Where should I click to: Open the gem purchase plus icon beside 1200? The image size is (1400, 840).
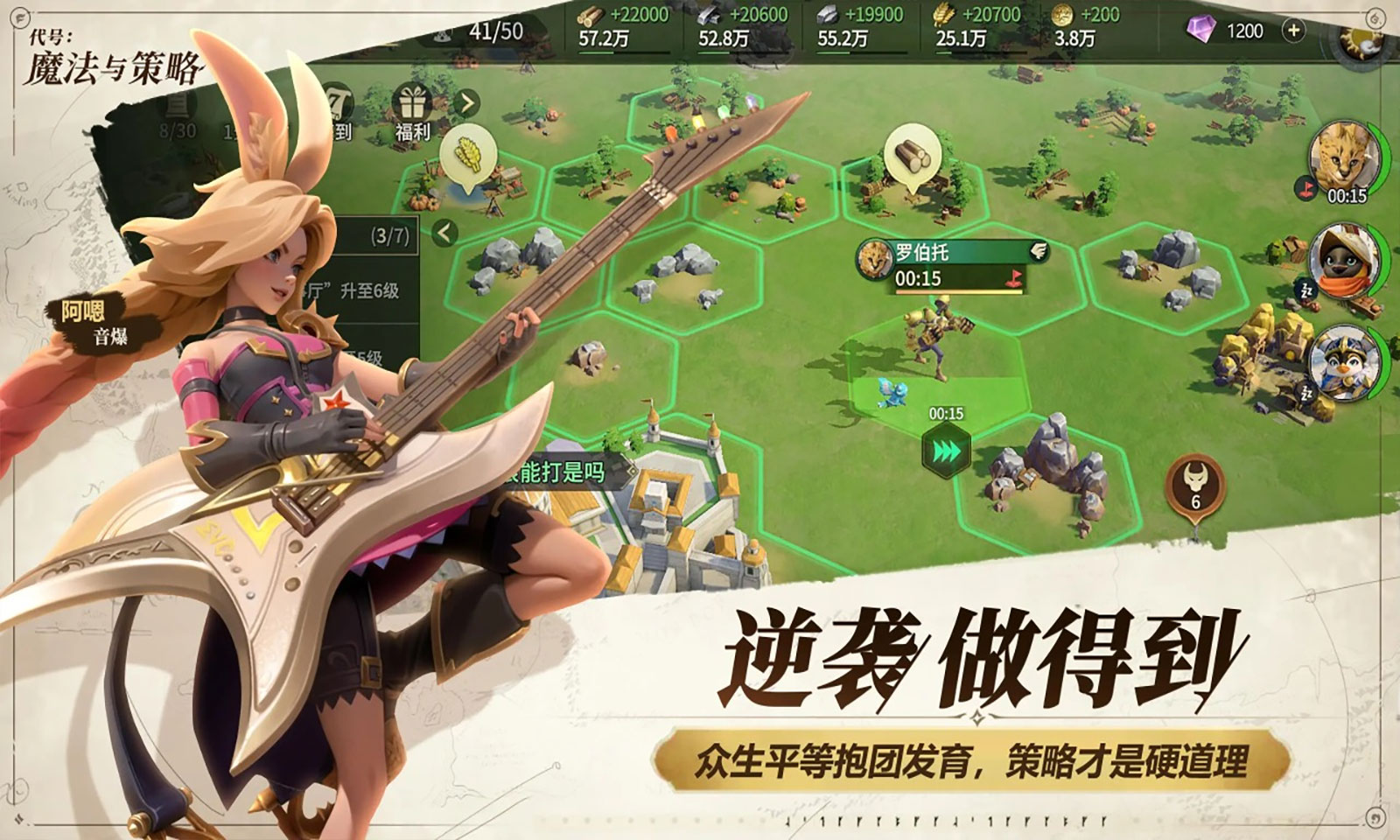coord(1292,29)
